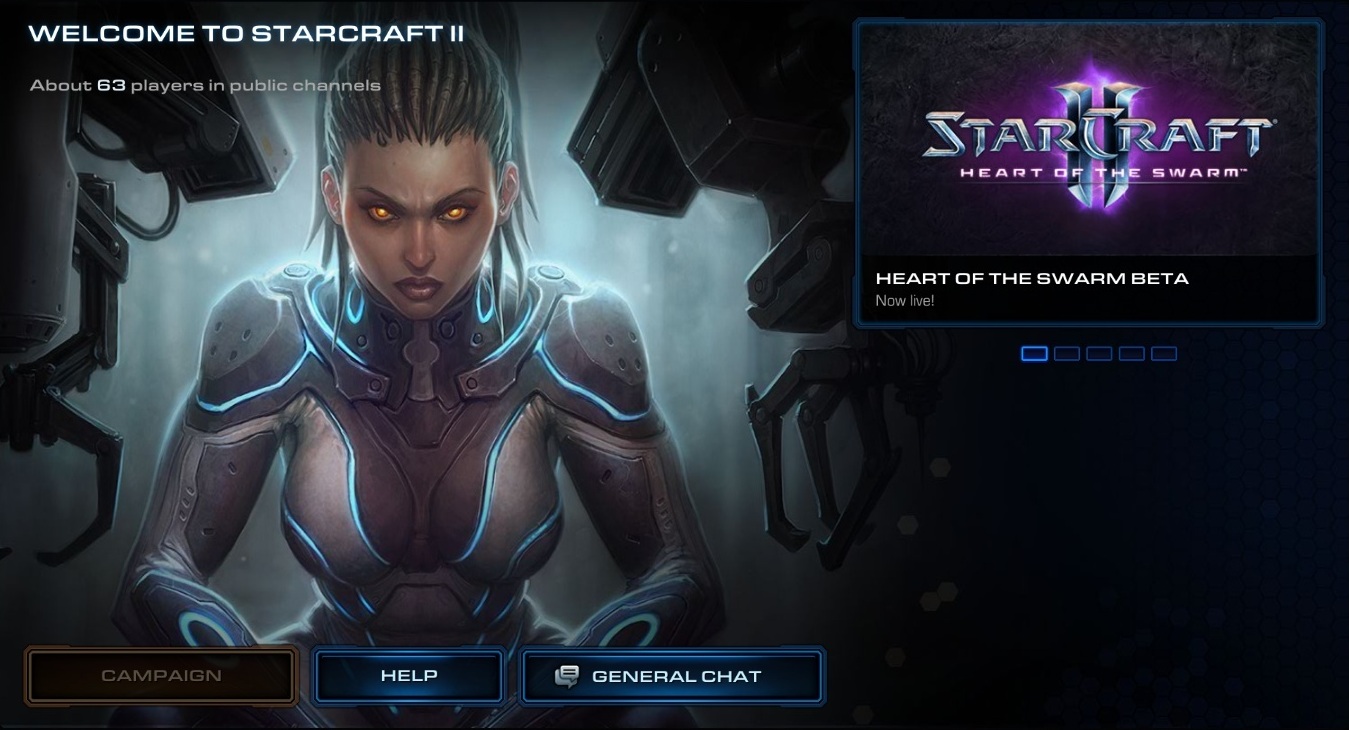This screenshot has width=1349, height=730.
Task: Show the fourth news page indicator
Action: [x=1131, y=353]
